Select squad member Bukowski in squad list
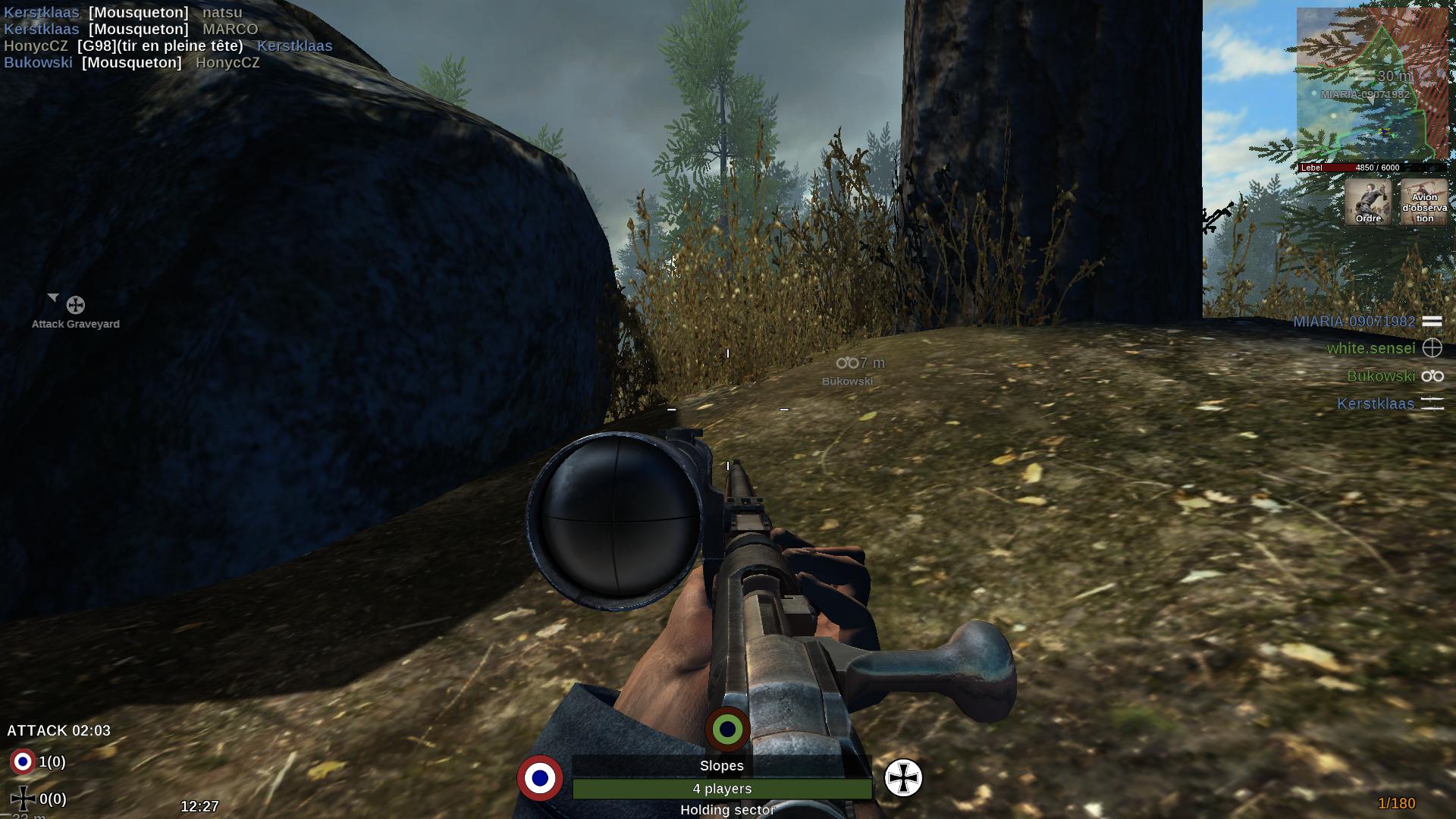Viewport: 1456px width, 819px height. coord(1381,376)
